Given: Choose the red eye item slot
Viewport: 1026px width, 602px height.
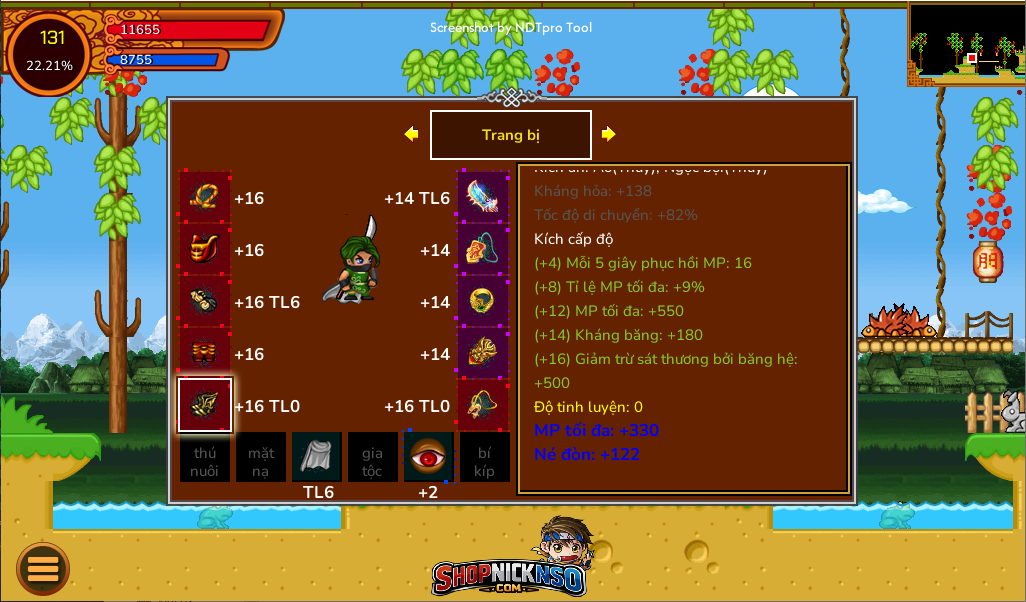Looking at the screenshot, I should pyautogui.click(x=428, y=457).
